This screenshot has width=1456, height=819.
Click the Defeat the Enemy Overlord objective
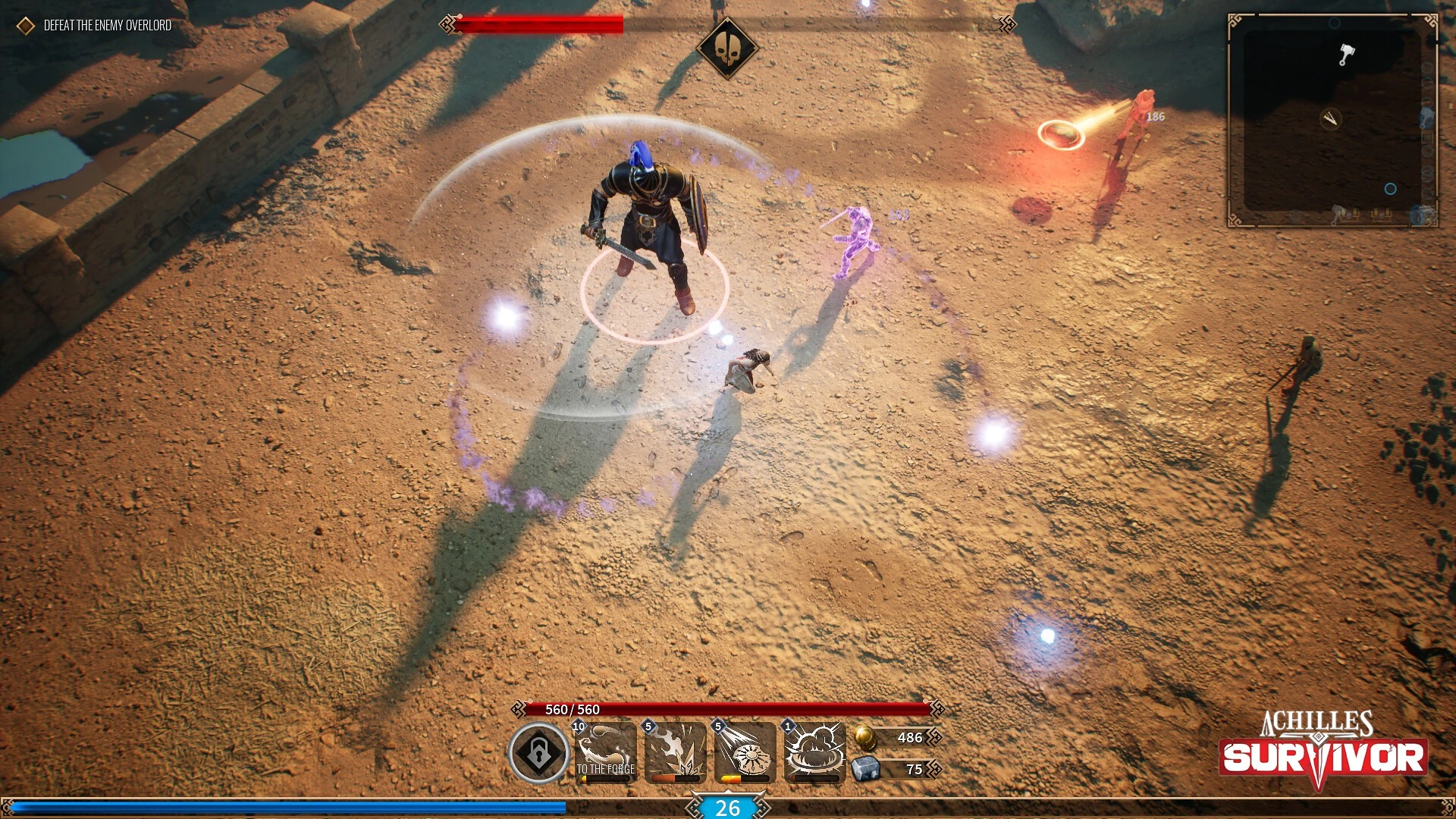pos(107,26)
